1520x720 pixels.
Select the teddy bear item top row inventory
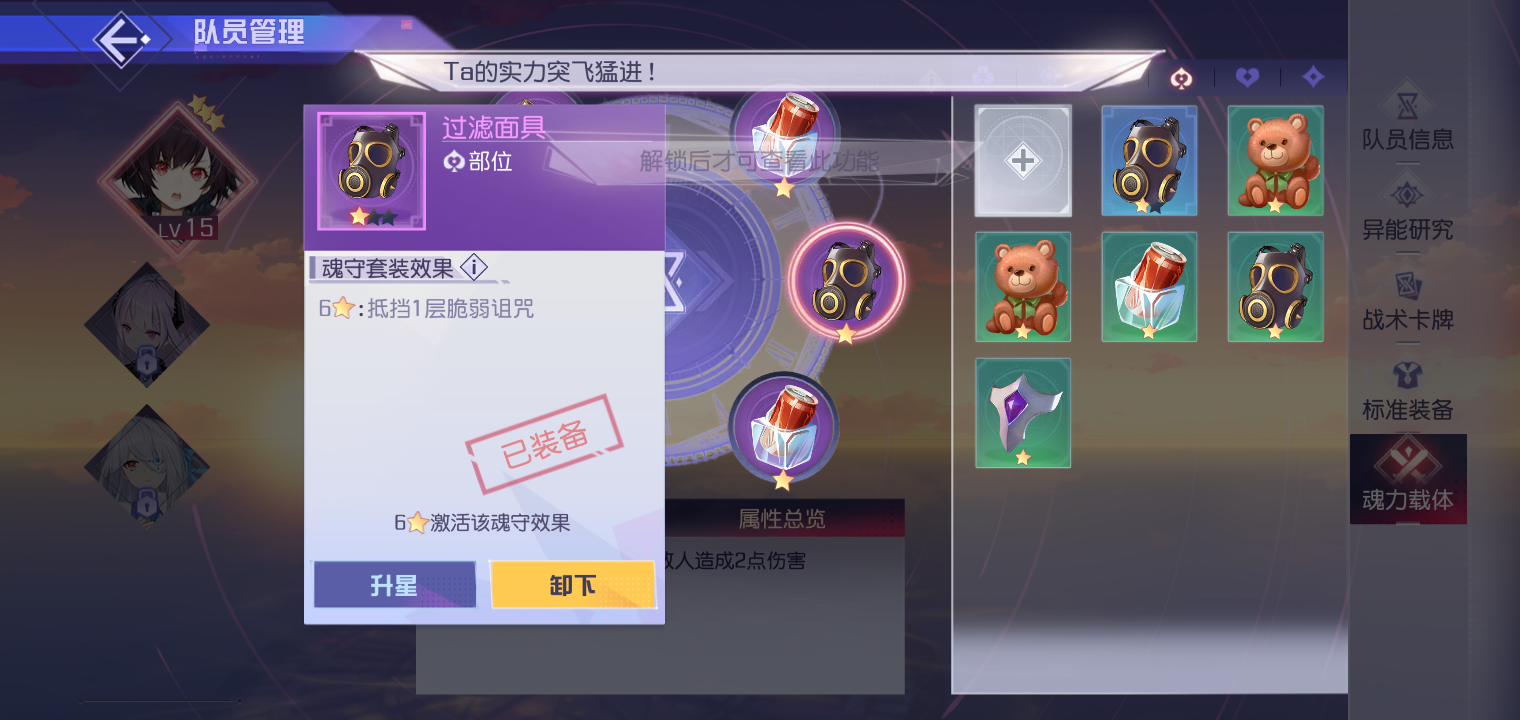pyautogui.click(x=1275, y=160)
